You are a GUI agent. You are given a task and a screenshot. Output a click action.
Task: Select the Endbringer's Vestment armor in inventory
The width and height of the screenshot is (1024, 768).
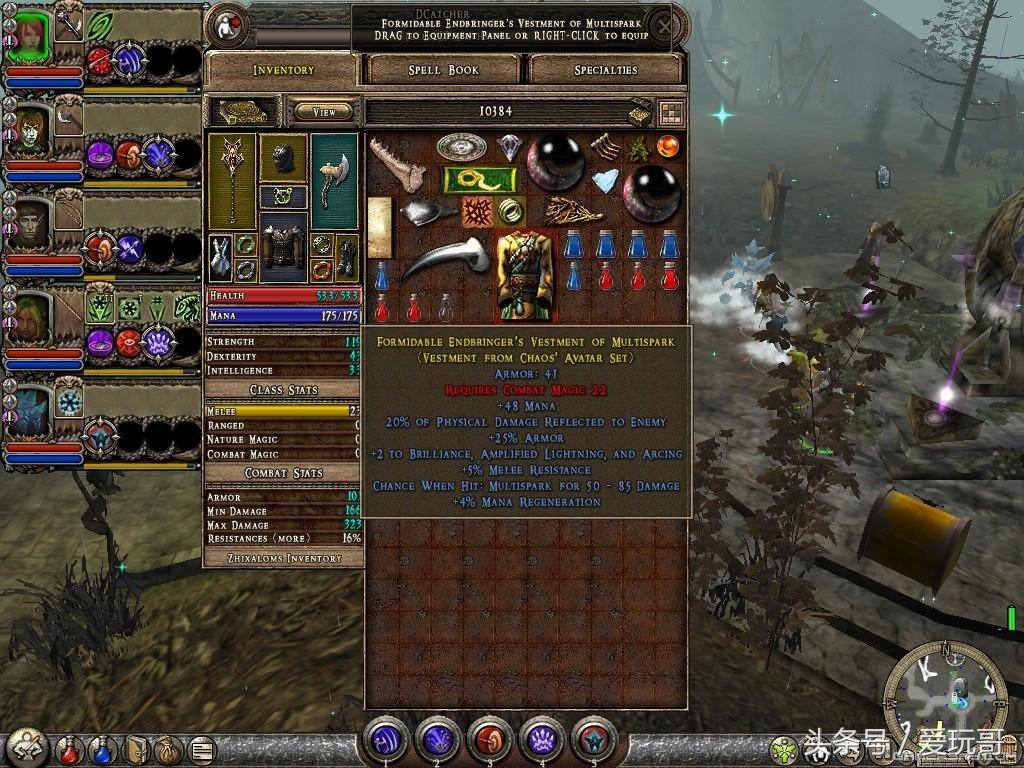(x=526, y=275)
